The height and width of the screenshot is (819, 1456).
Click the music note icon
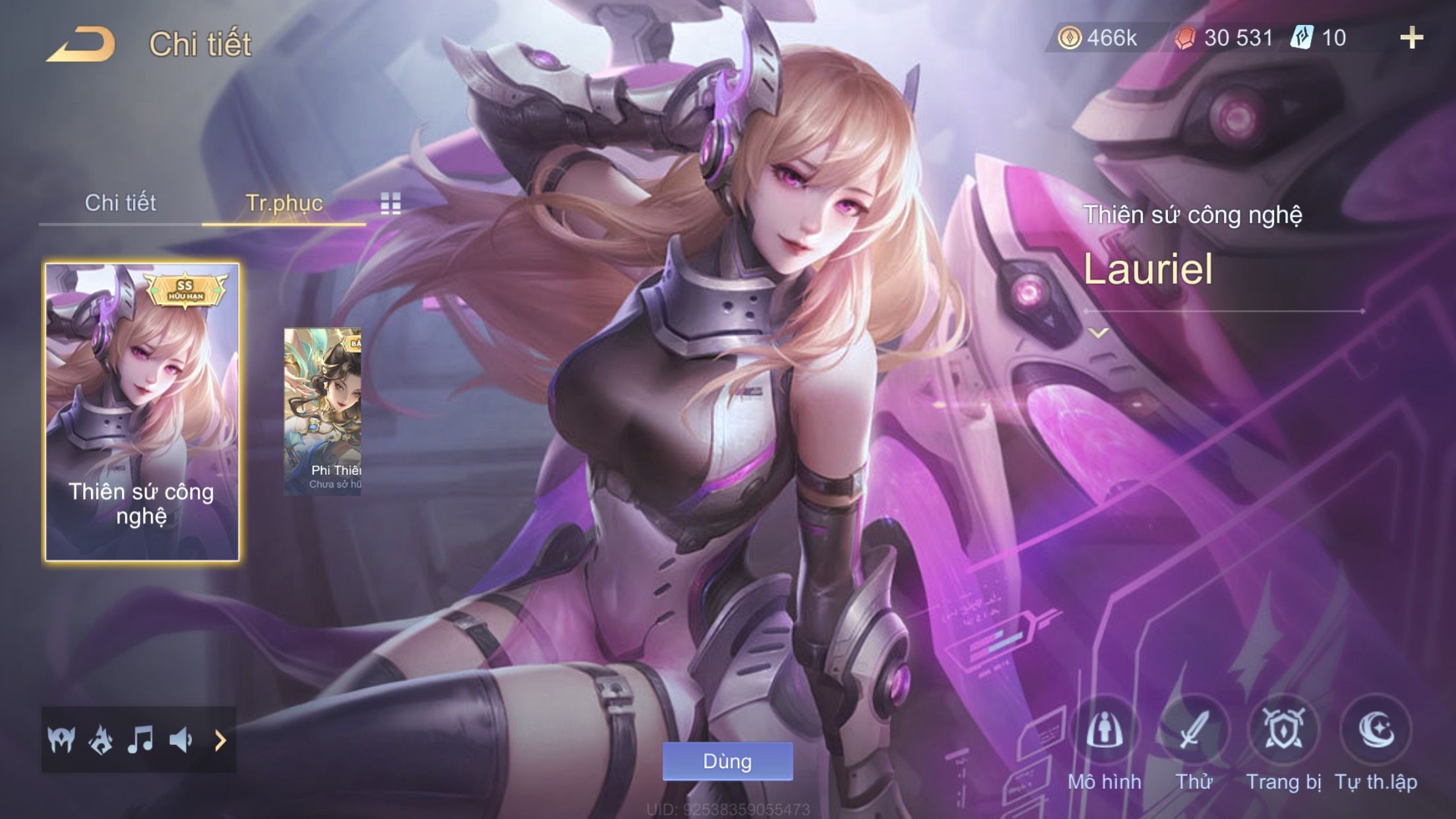(140, 740)
